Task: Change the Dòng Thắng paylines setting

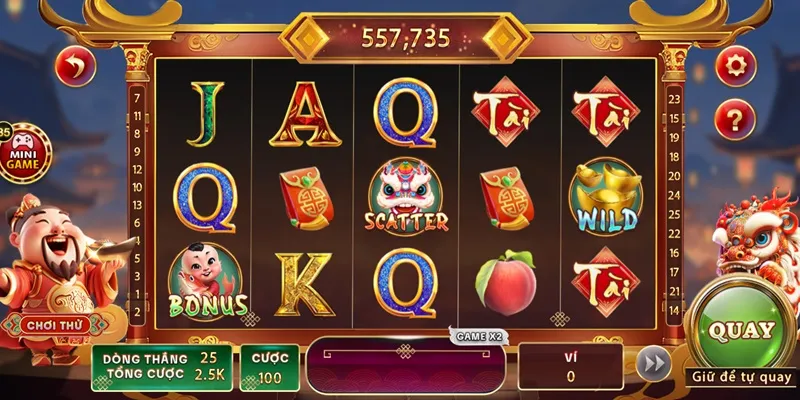Action: [162, 357]
